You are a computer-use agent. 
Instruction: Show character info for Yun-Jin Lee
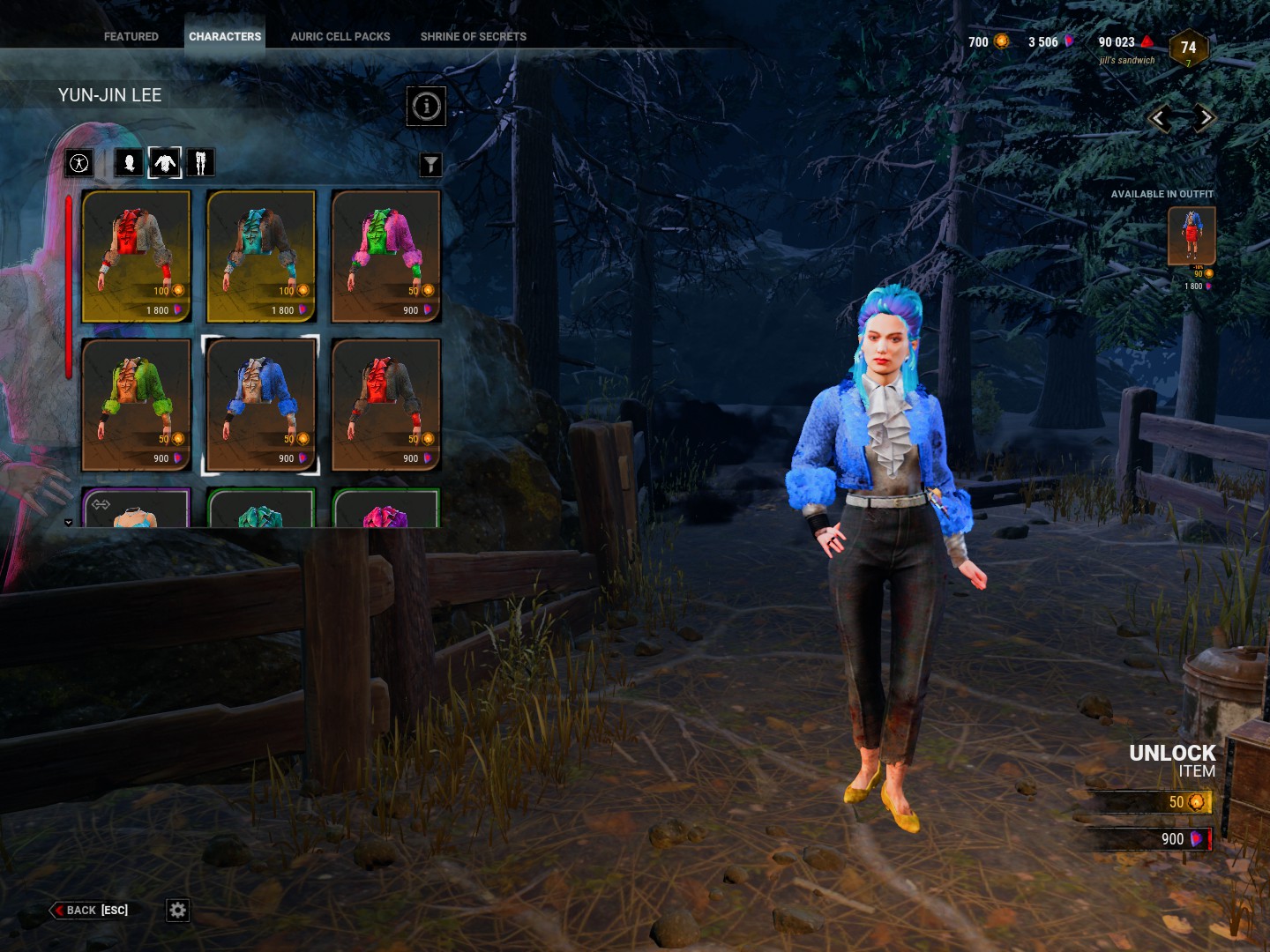pyautogui.click(x=426, y=107)
